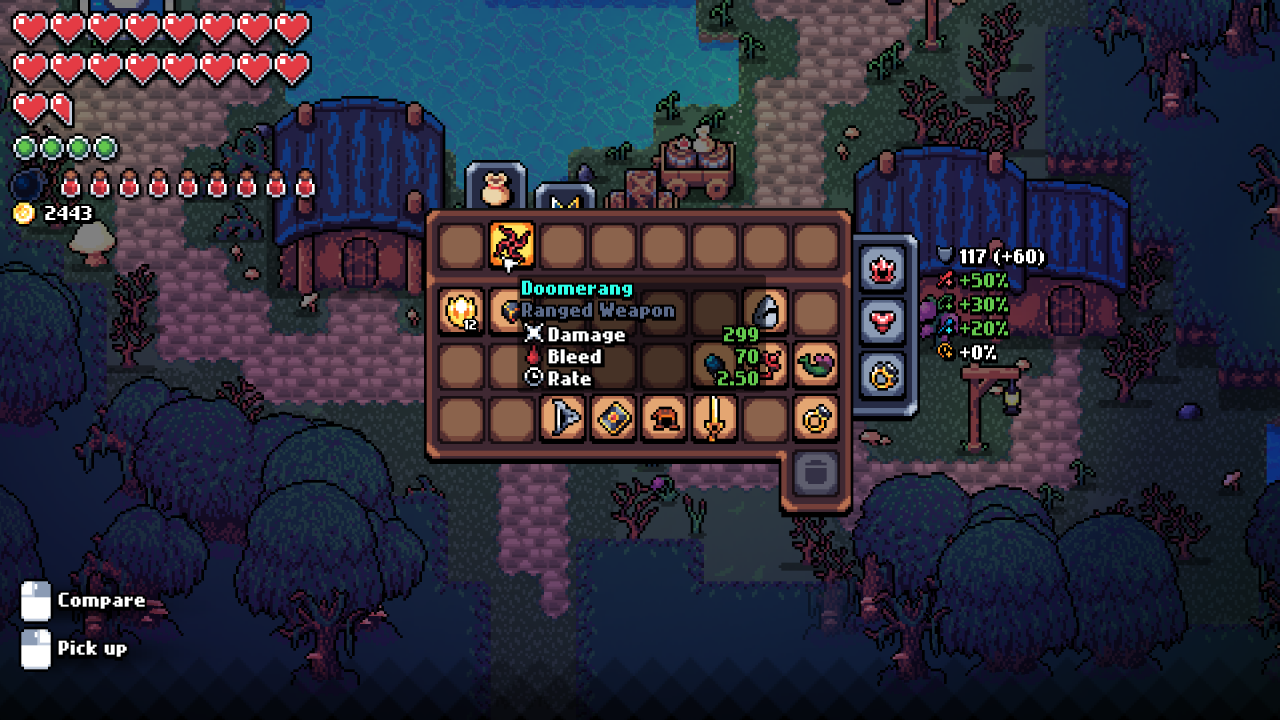Click the trash can discard slot
Screen dimensions: 1280x720
[x=815, y=471]
